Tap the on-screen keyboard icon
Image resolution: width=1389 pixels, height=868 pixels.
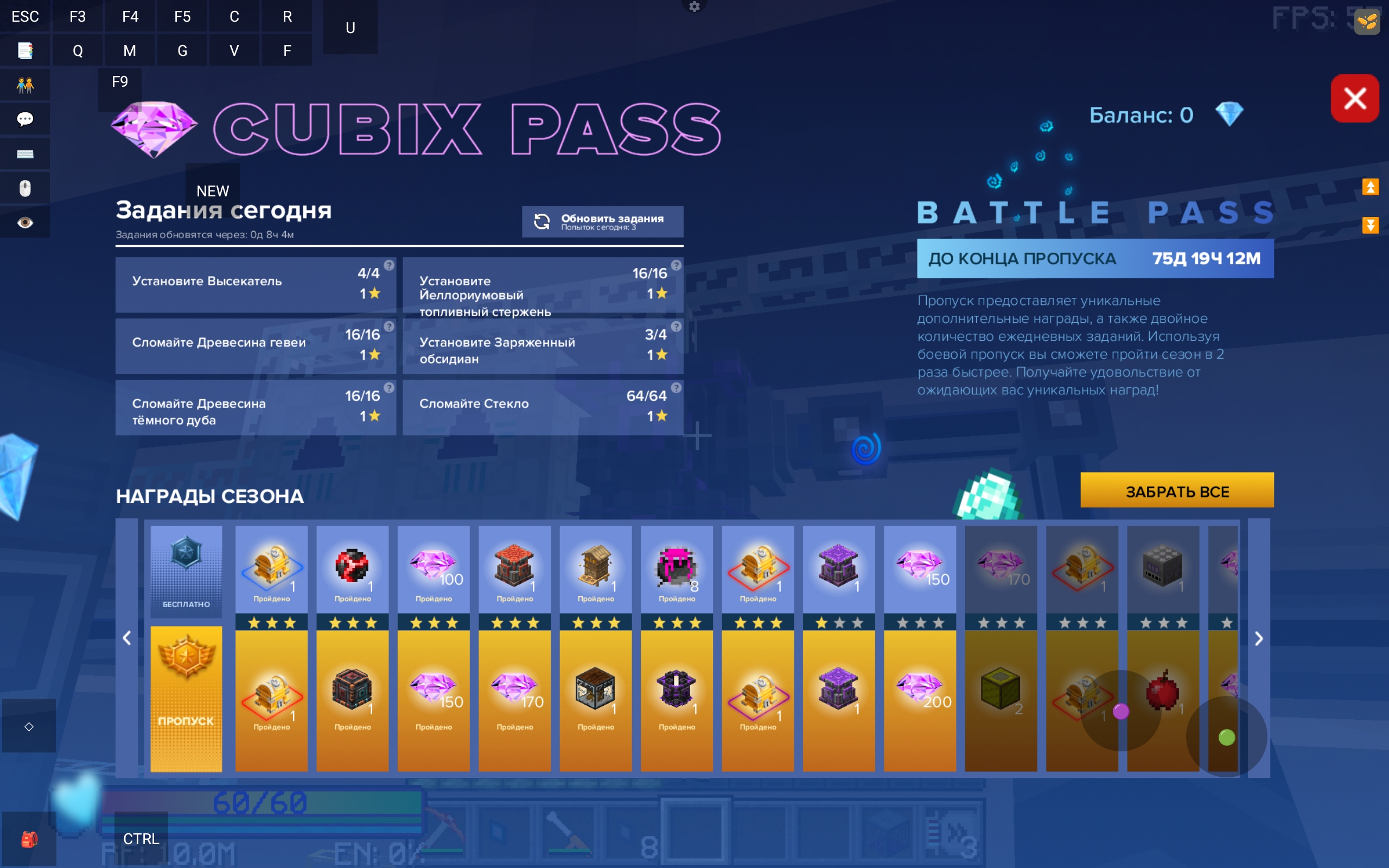[x=26, y=154]
